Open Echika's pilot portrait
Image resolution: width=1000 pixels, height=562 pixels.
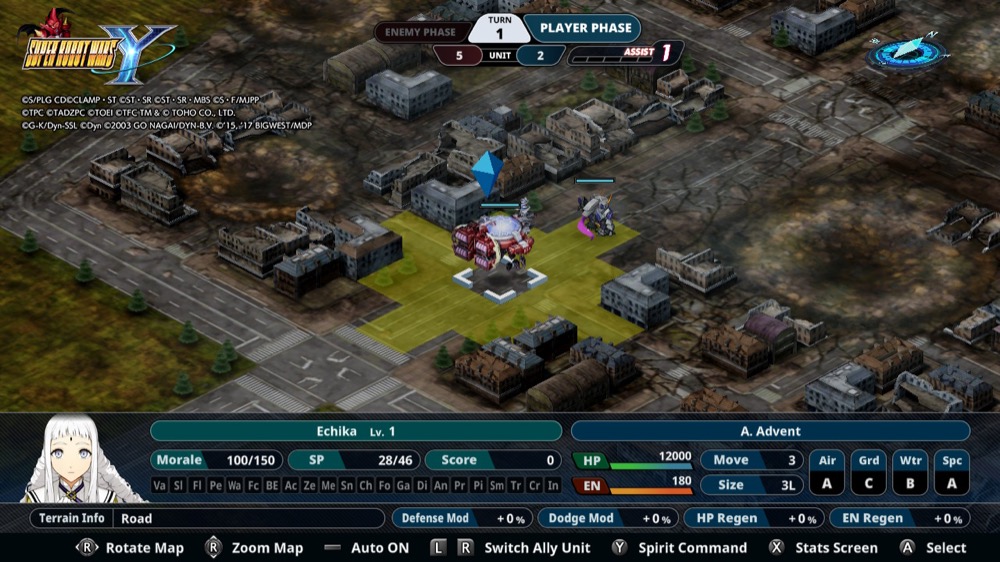[84, 460]
